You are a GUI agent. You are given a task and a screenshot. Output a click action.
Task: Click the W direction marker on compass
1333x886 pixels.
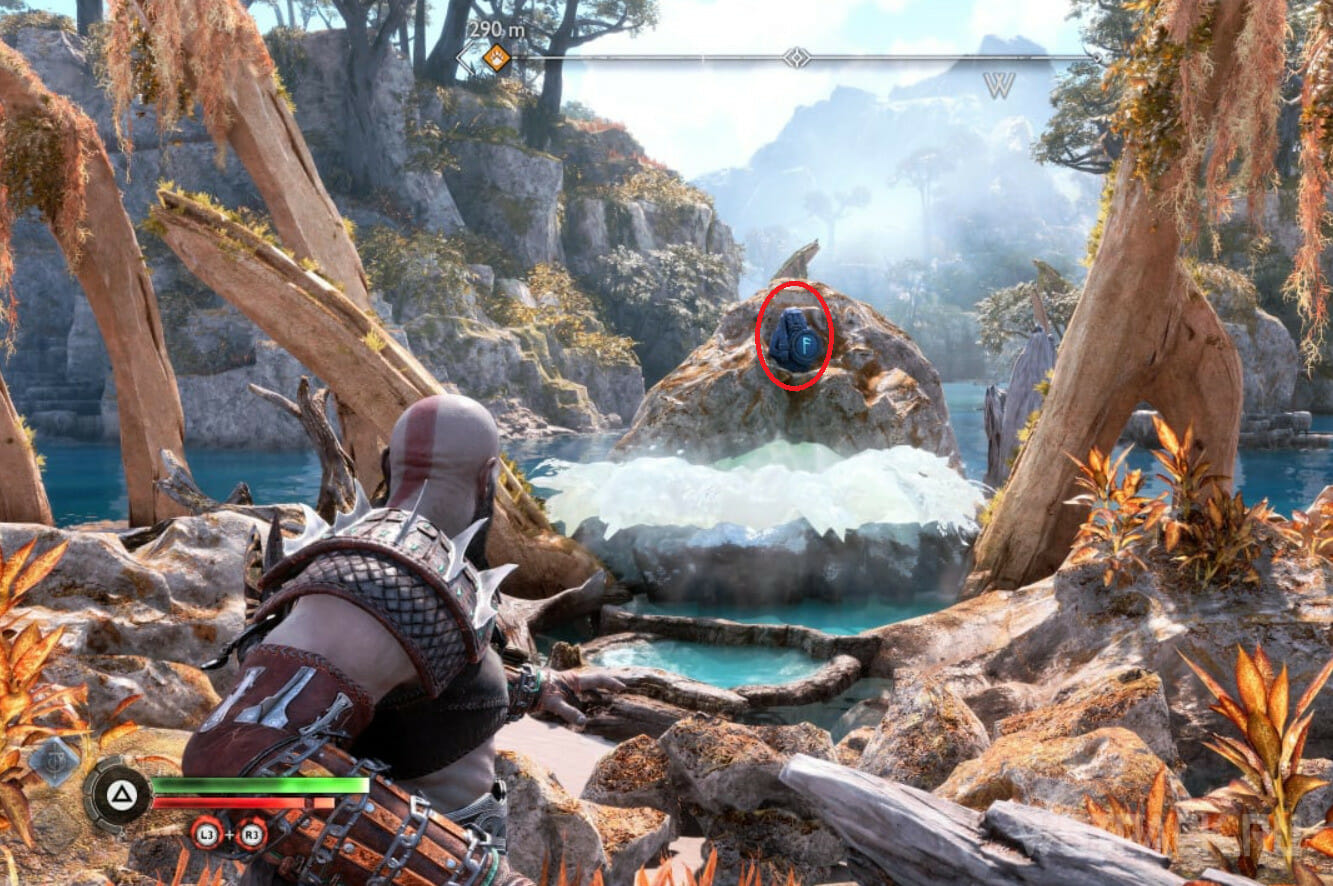[999, 86]
